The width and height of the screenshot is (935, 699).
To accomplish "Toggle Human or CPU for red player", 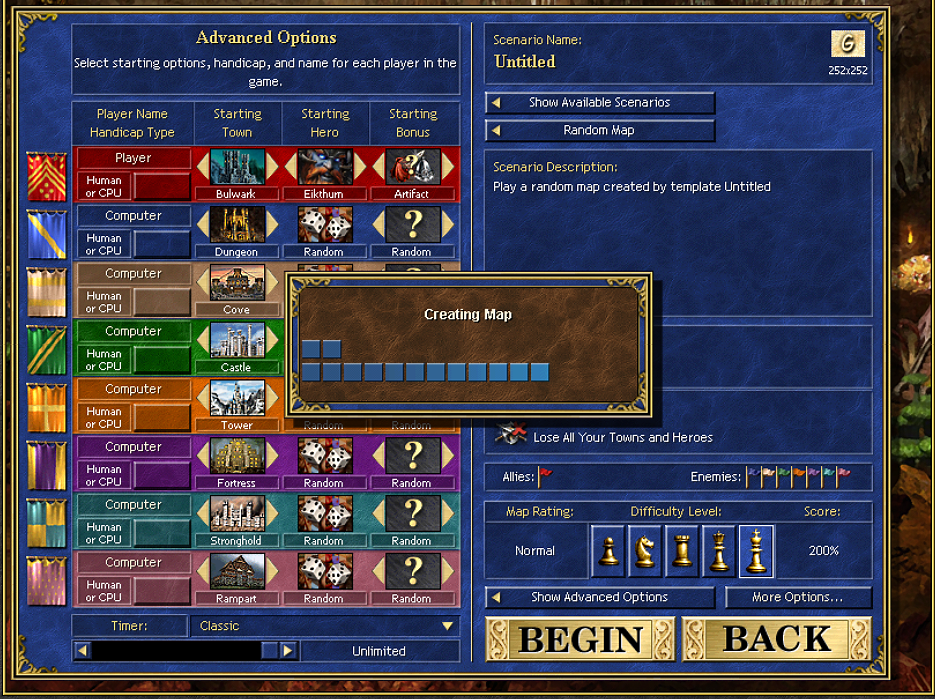I will point(104,187).
